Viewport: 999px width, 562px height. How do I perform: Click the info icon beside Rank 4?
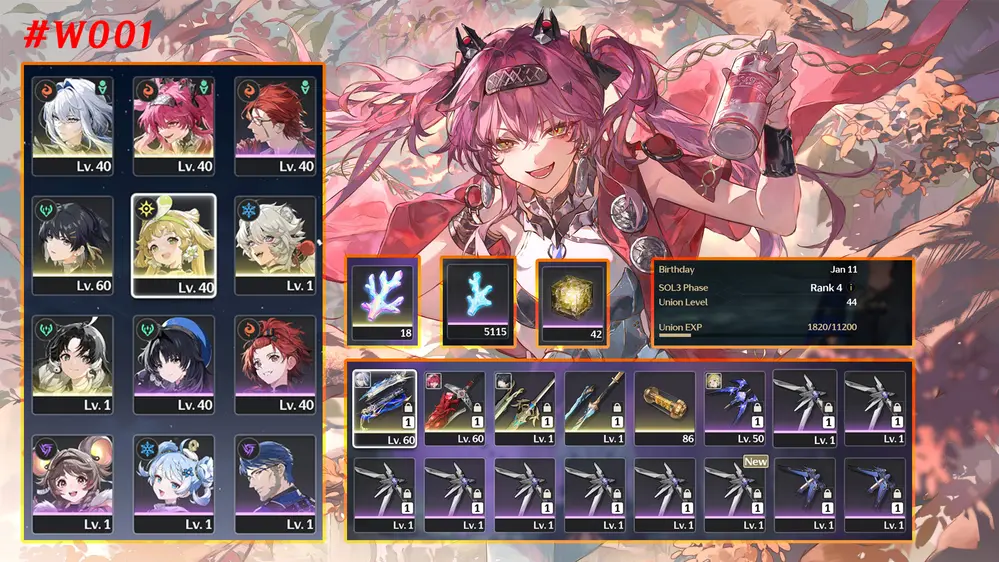point(850,285)
